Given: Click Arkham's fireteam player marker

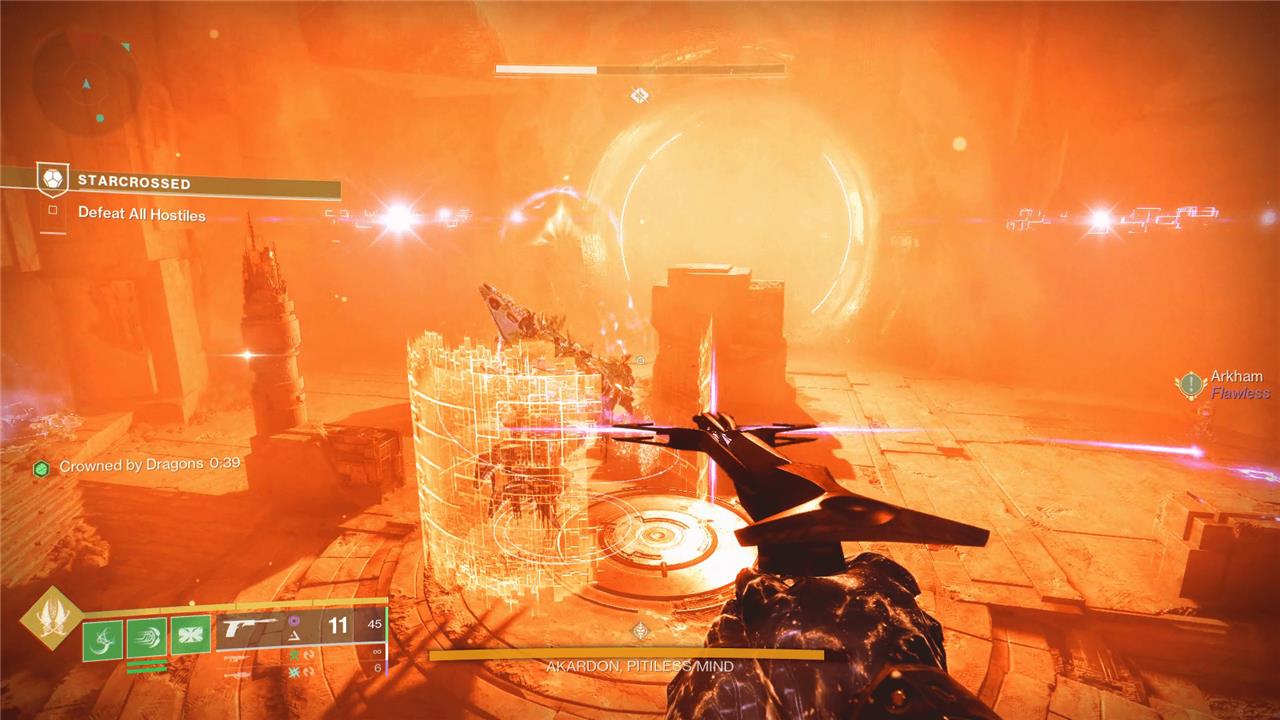Looking at the screenshot, I should (1191, 384).
